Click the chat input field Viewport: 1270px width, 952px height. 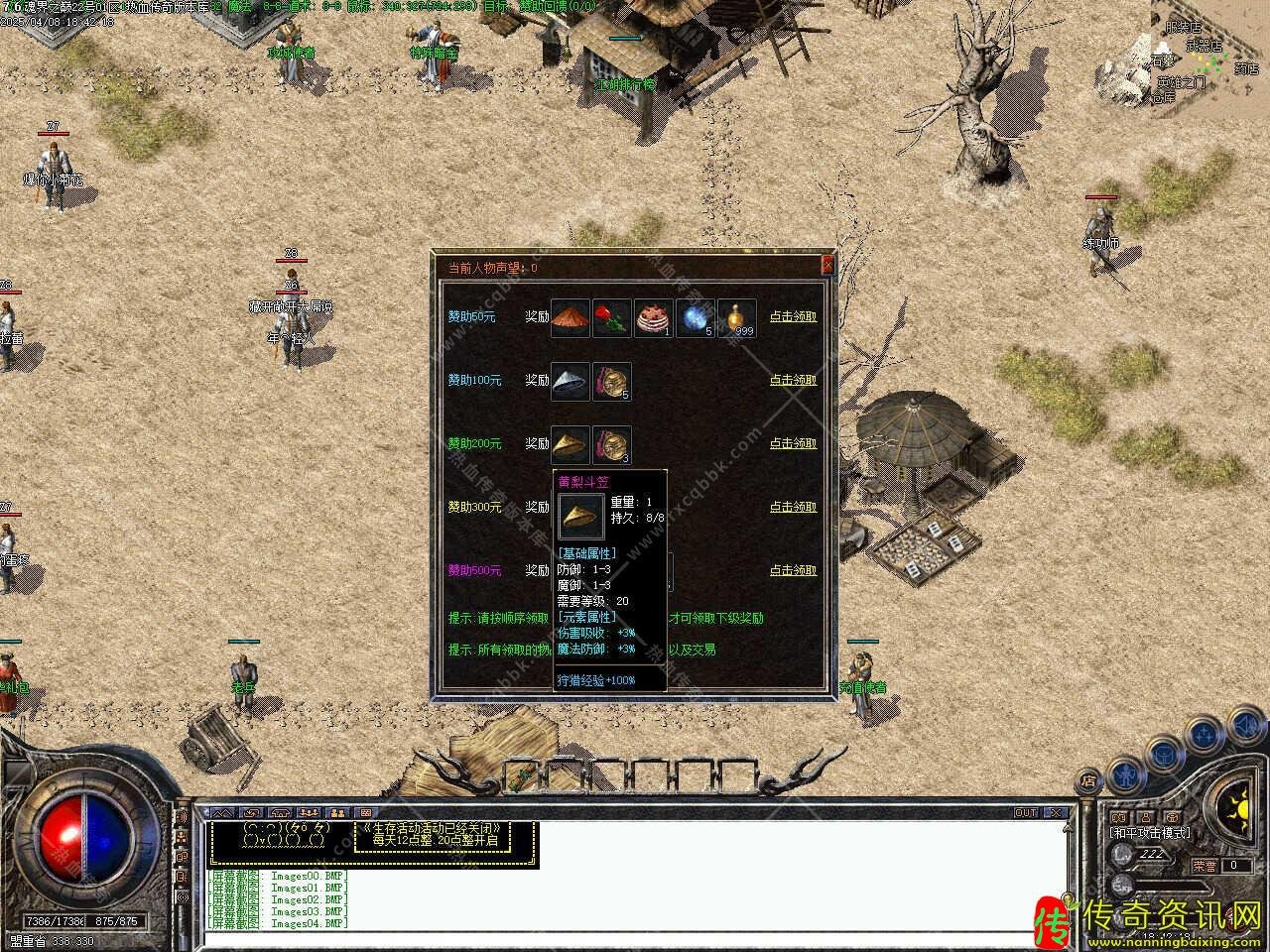pyautogui.click(x=635, y=937)
